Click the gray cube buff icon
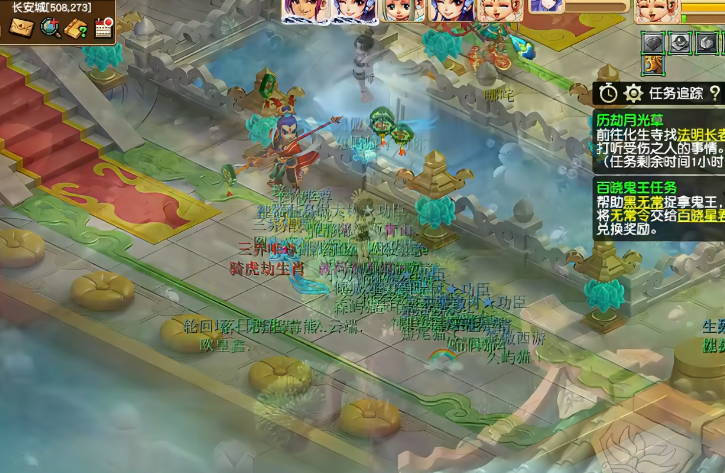 pos(679,43)
